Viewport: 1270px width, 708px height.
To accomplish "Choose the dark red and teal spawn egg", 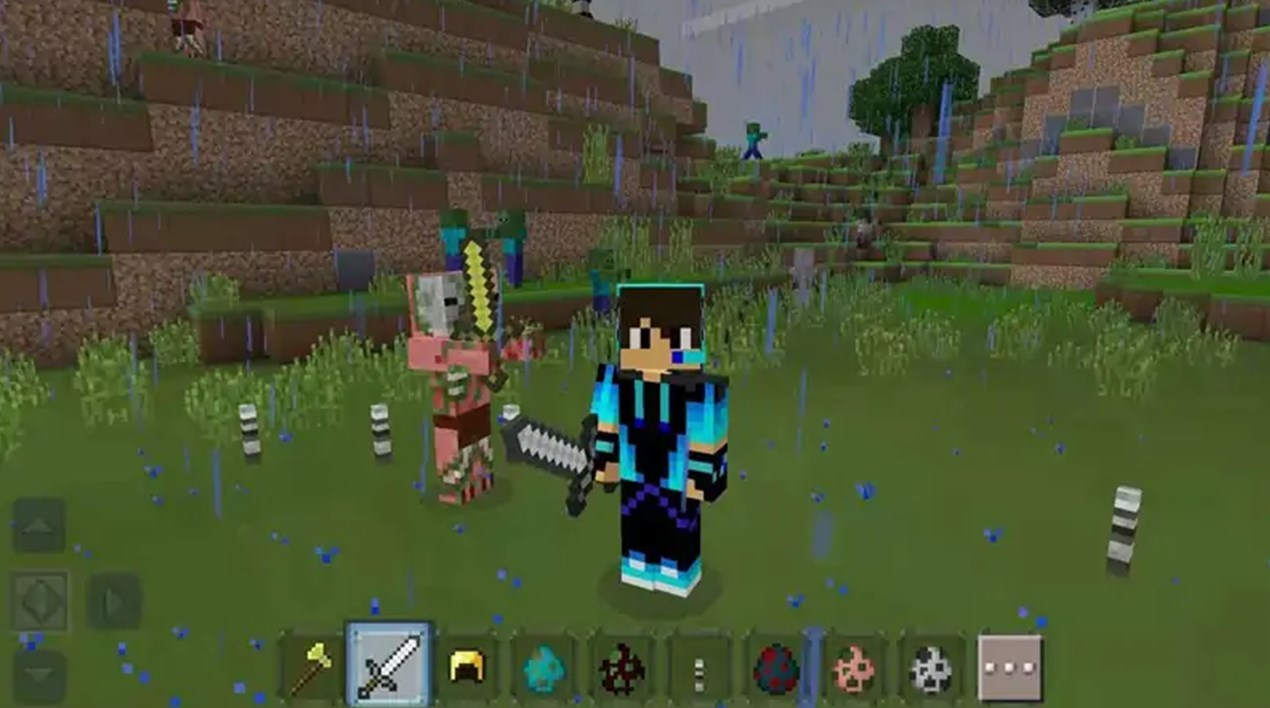I will tap(775, 667).
